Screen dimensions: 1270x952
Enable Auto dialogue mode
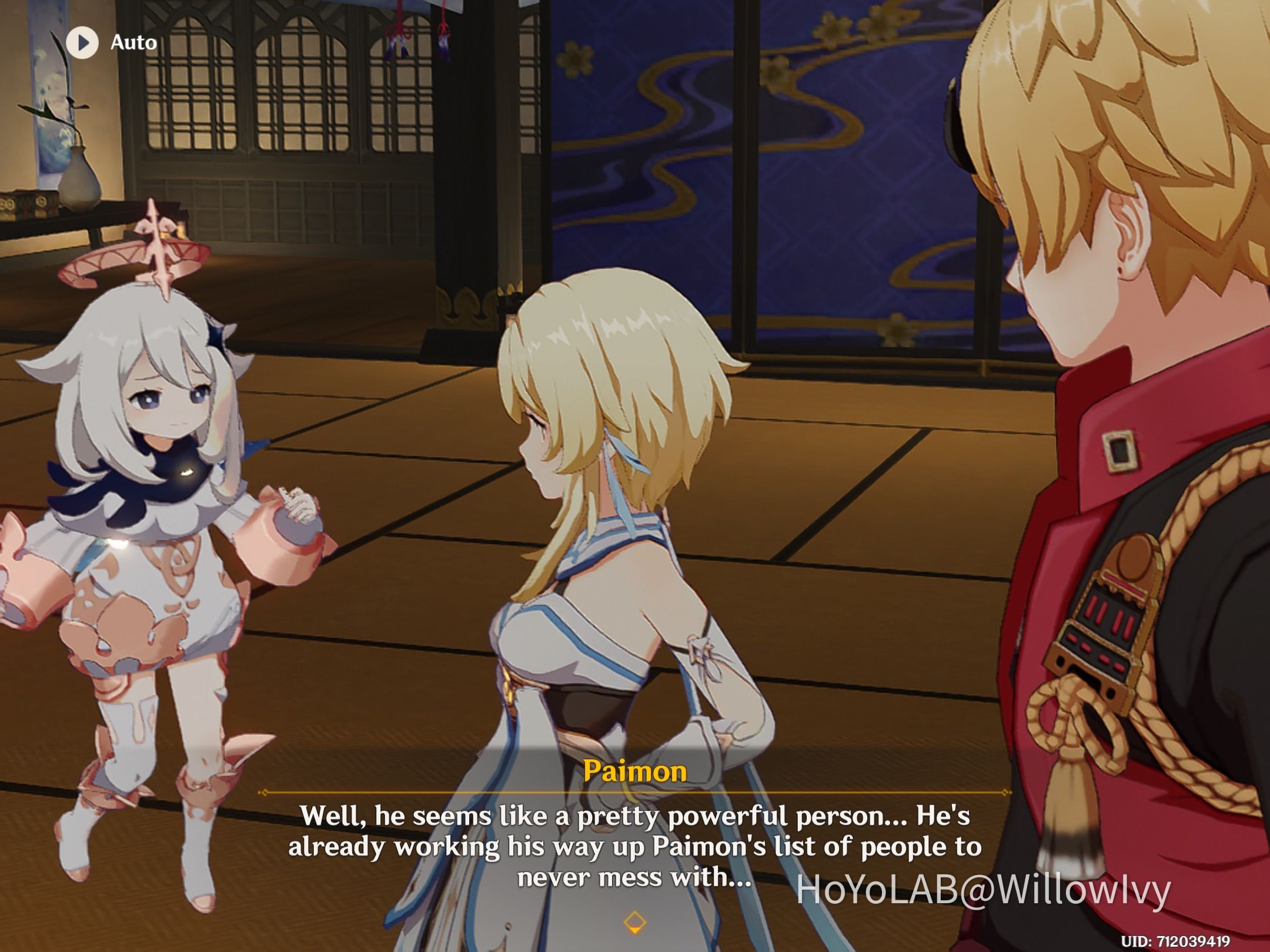tap(106, 42)
